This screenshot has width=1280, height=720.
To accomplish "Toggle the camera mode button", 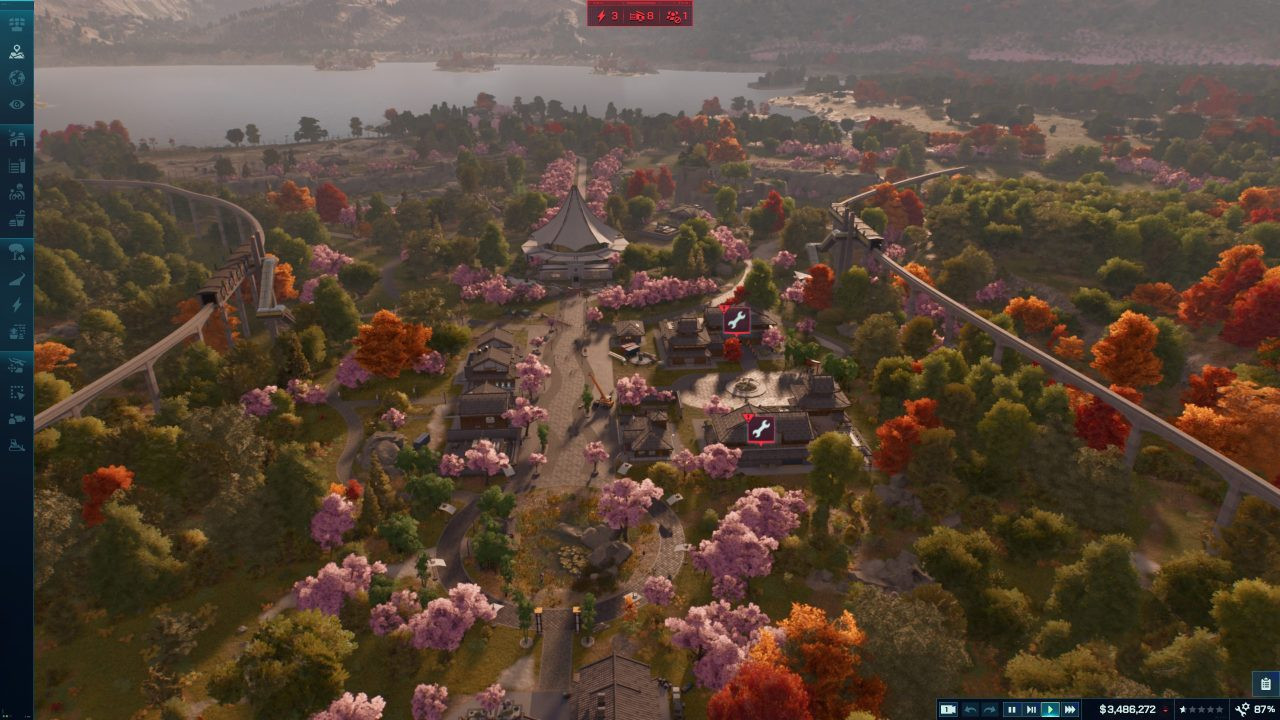I will tap(948, 709).
